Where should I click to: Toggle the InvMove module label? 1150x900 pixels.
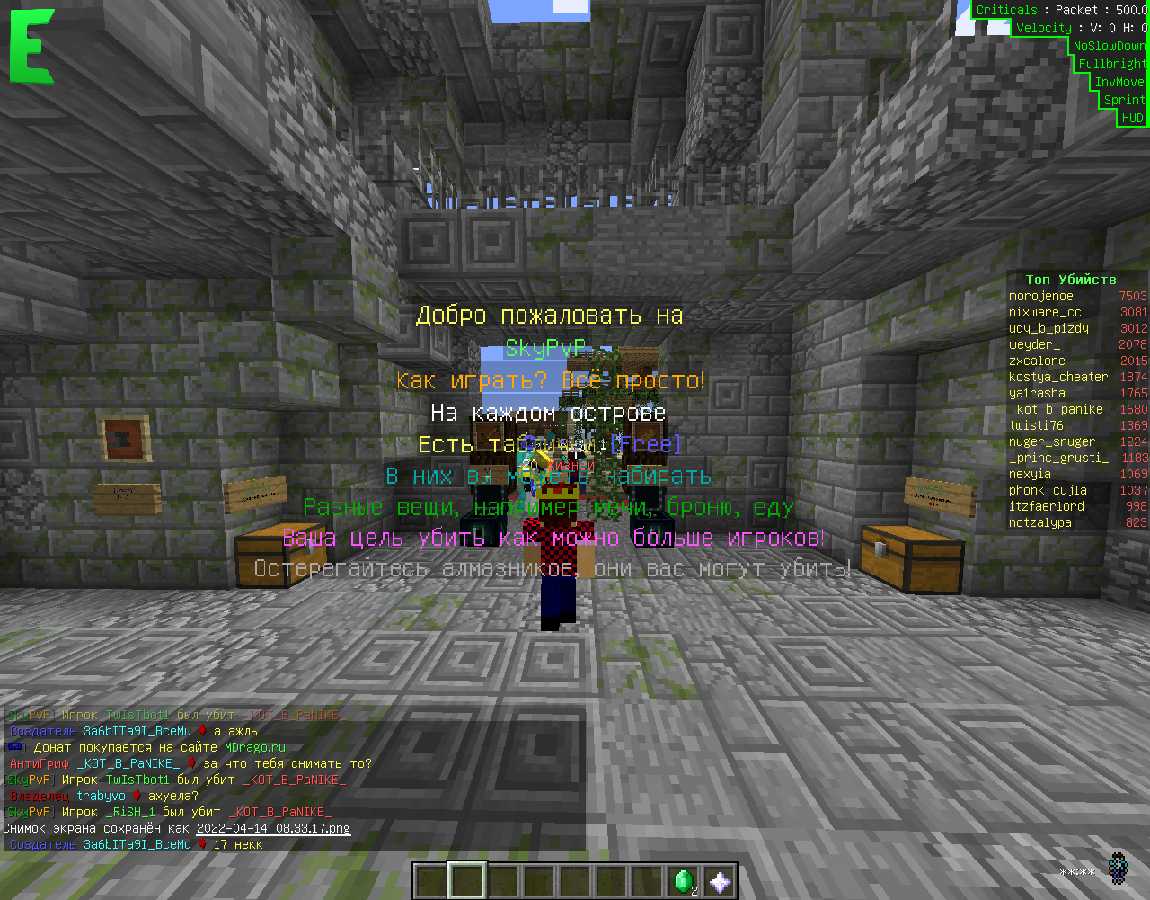coord(1119,82)
